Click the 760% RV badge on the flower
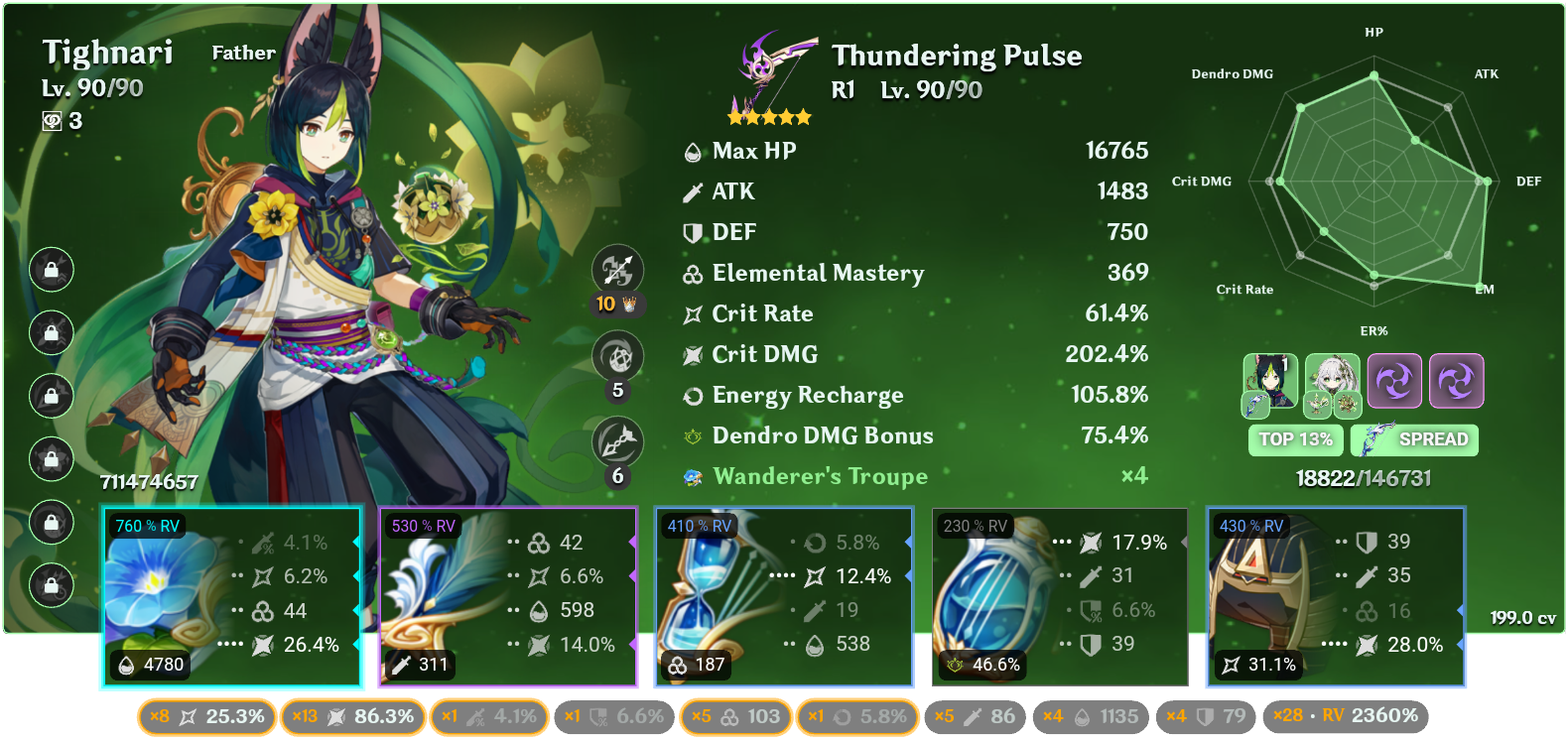1568x741 pixels. [x=147, y=527]
